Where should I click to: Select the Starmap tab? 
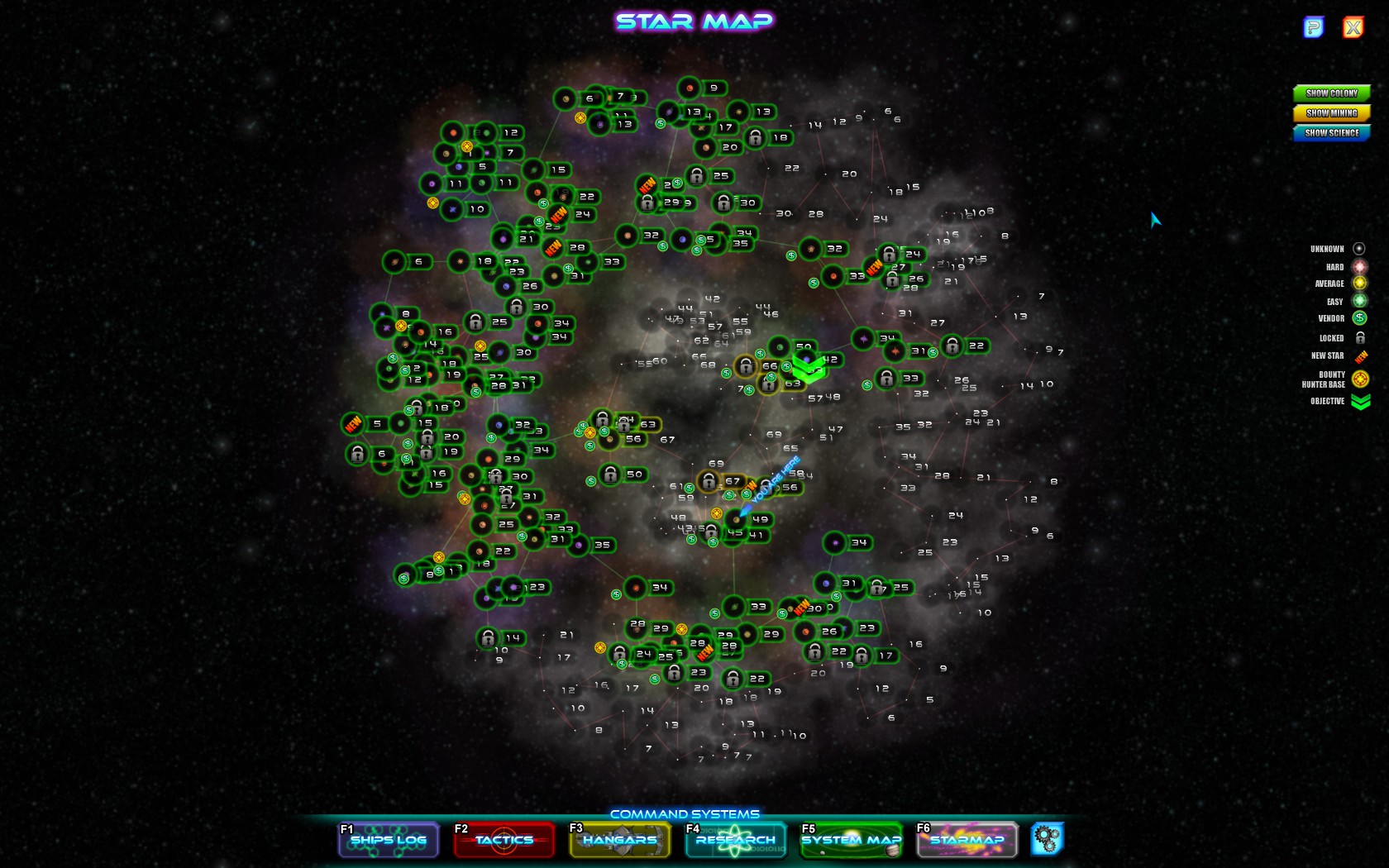pos(967,840)
